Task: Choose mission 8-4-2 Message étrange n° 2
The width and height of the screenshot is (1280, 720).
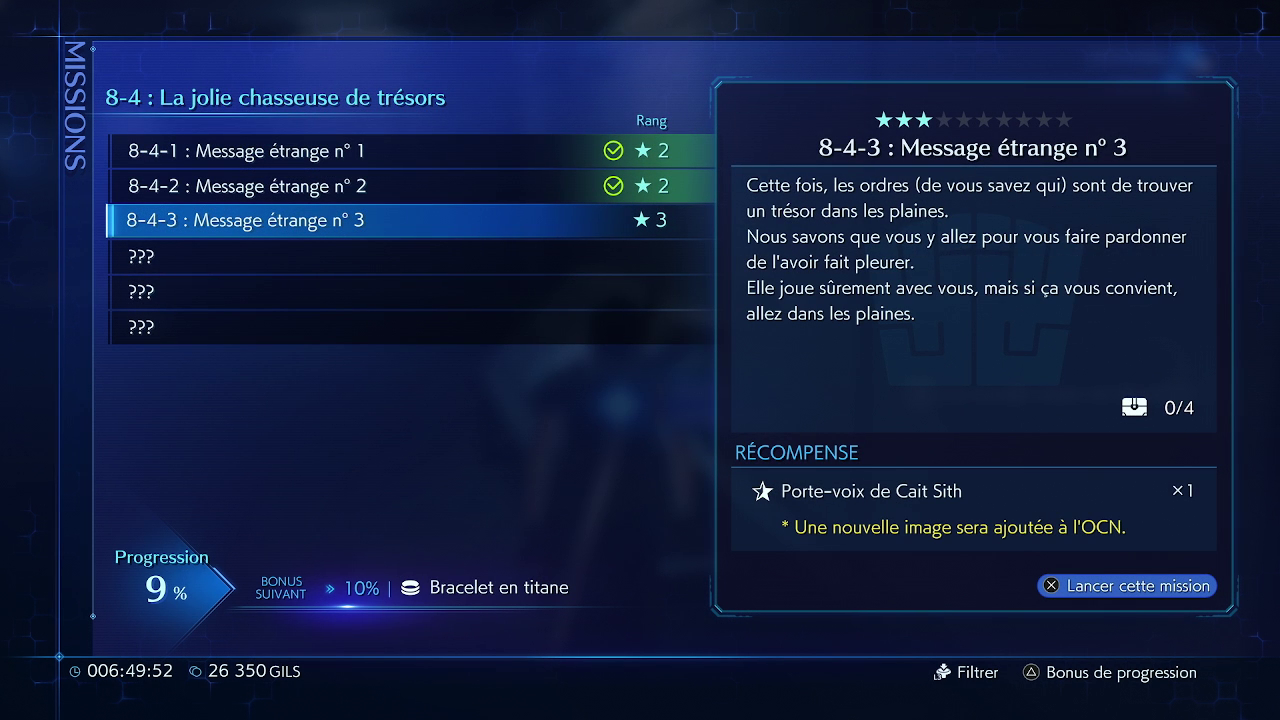Action: pyautogui.click(x=400, y=186)
